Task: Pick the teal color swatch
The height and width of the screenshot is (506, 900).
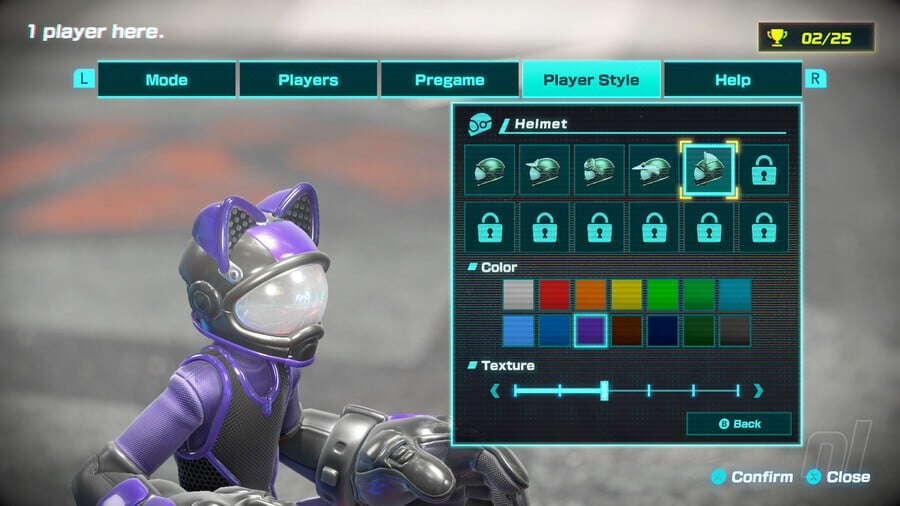Action: [x=735, y=295]
